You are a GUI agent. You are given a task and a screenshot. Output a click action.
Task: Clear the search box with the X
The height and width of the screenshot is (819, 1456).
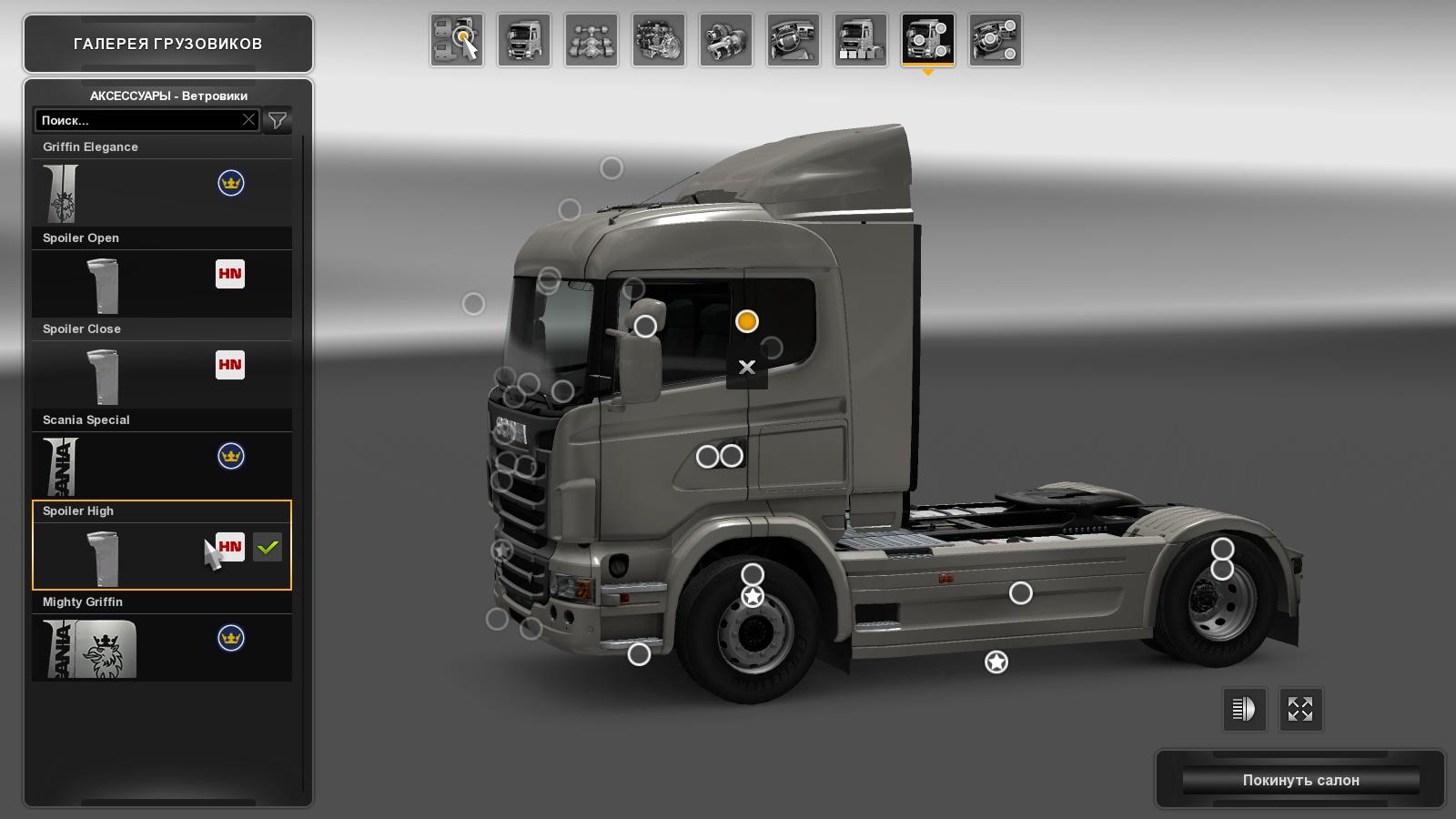coord(248,120)
